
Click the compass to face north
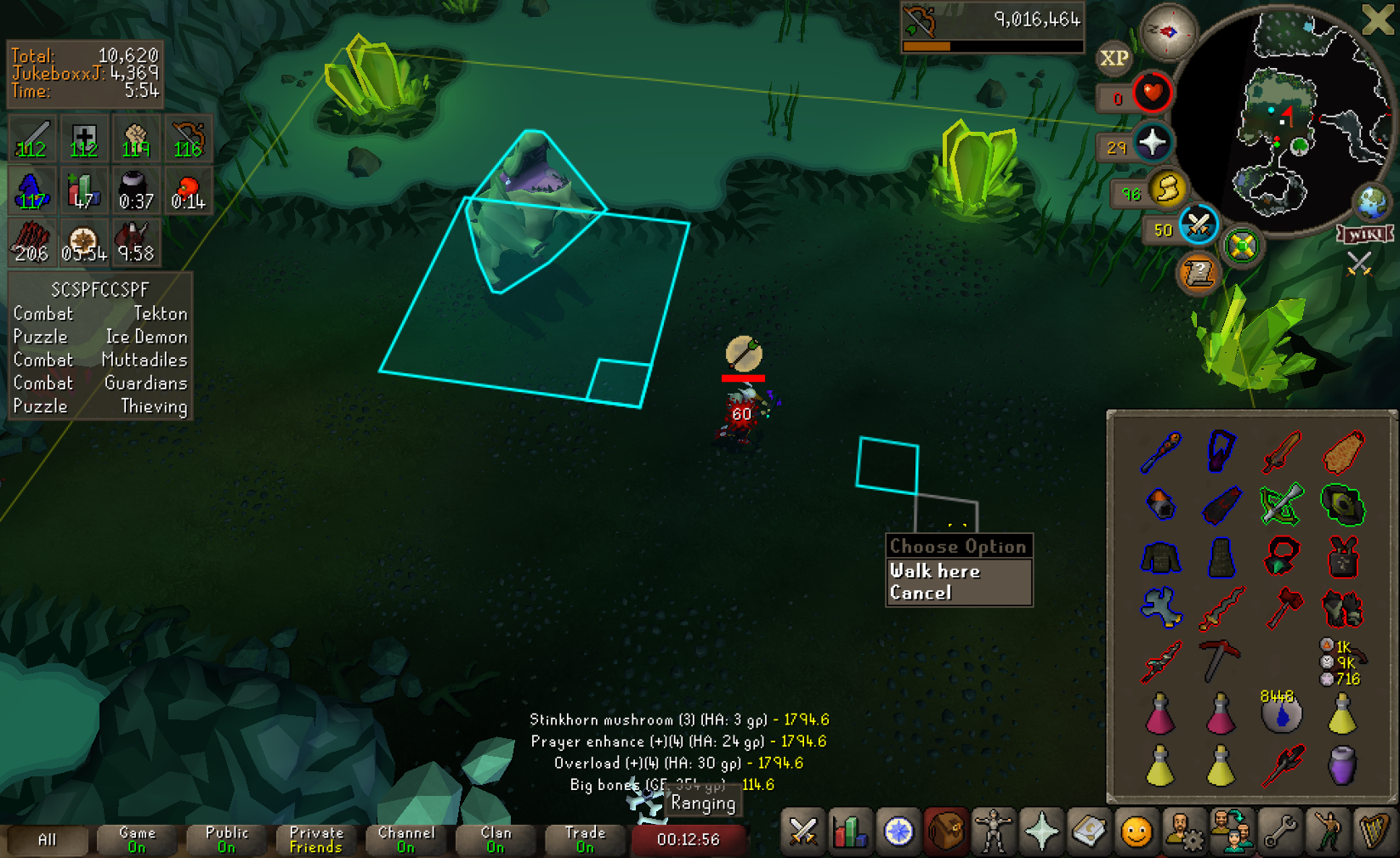1168,31
